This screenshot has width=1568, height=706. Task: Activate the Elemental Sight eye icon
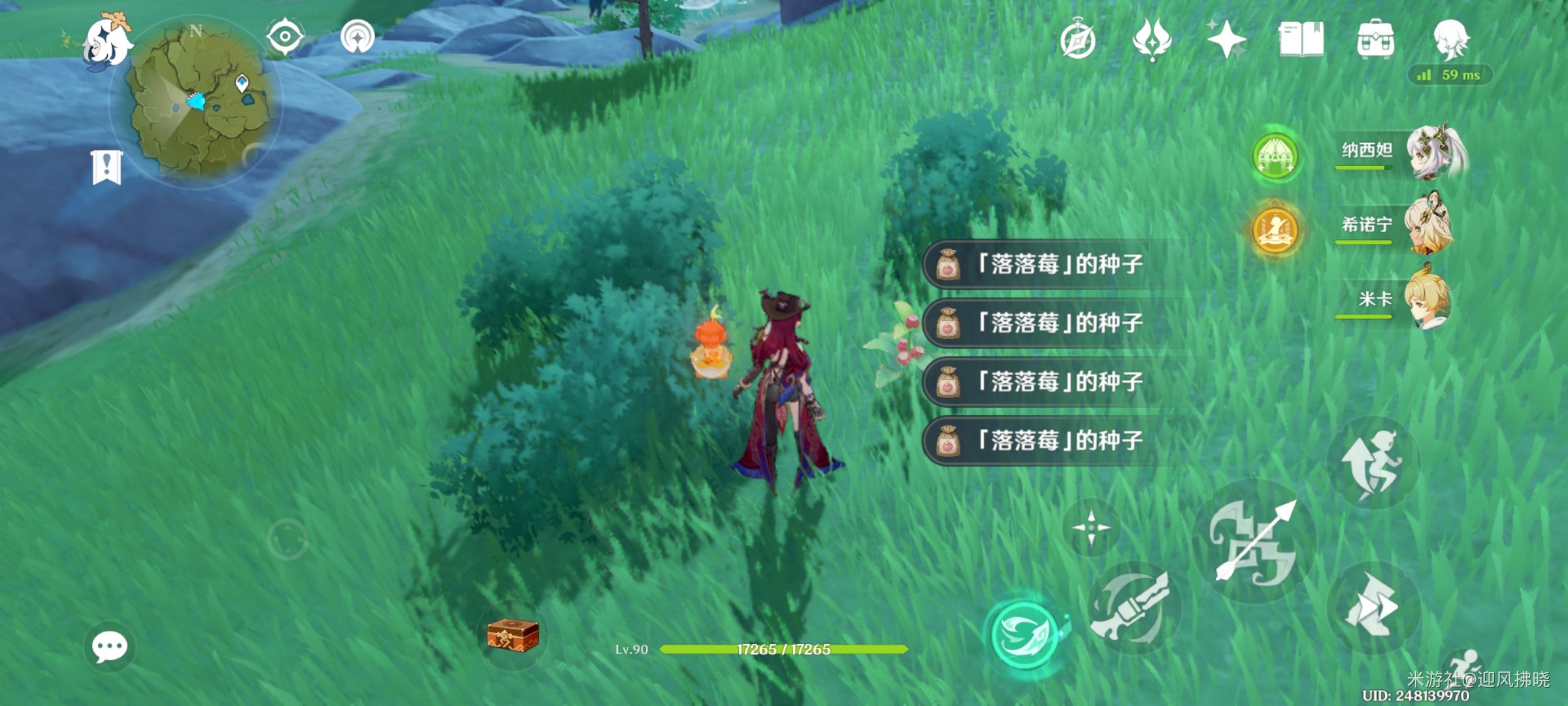(285, 36)
